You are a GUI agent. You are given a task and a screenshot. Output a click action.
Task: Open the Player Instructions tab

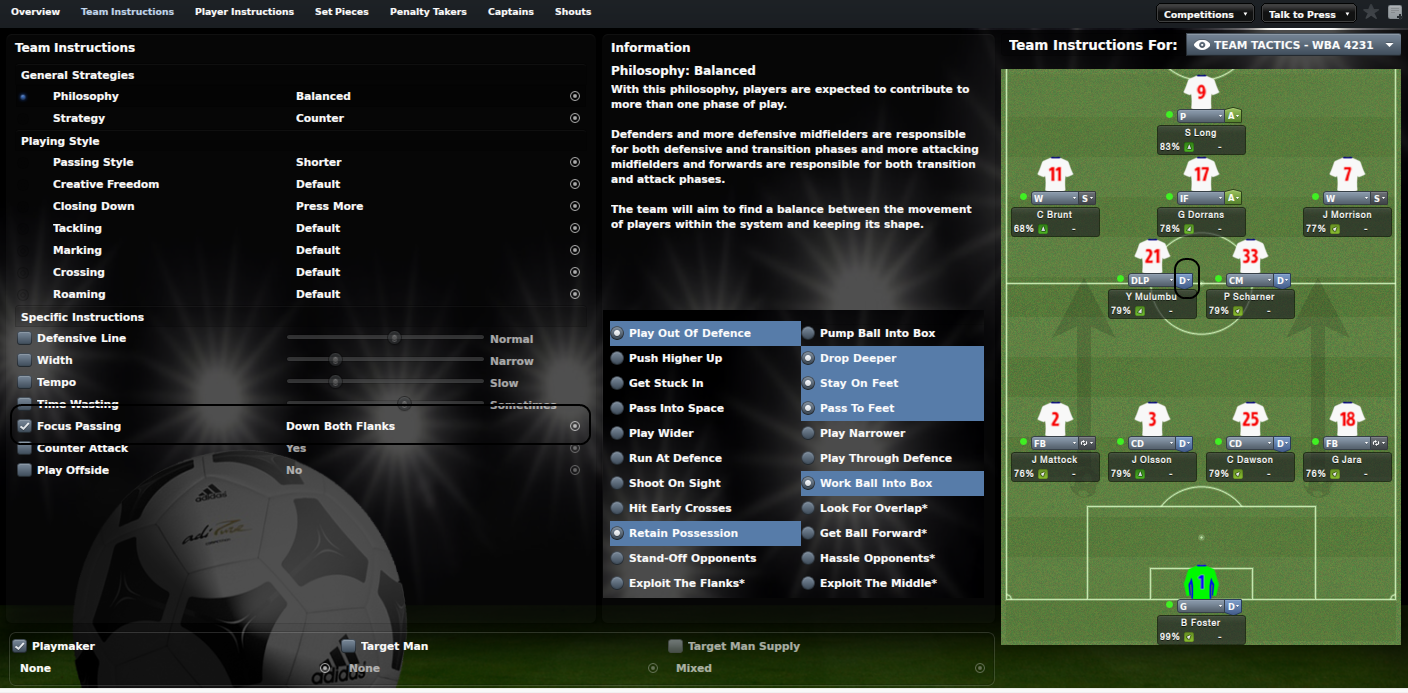(244, 12)
